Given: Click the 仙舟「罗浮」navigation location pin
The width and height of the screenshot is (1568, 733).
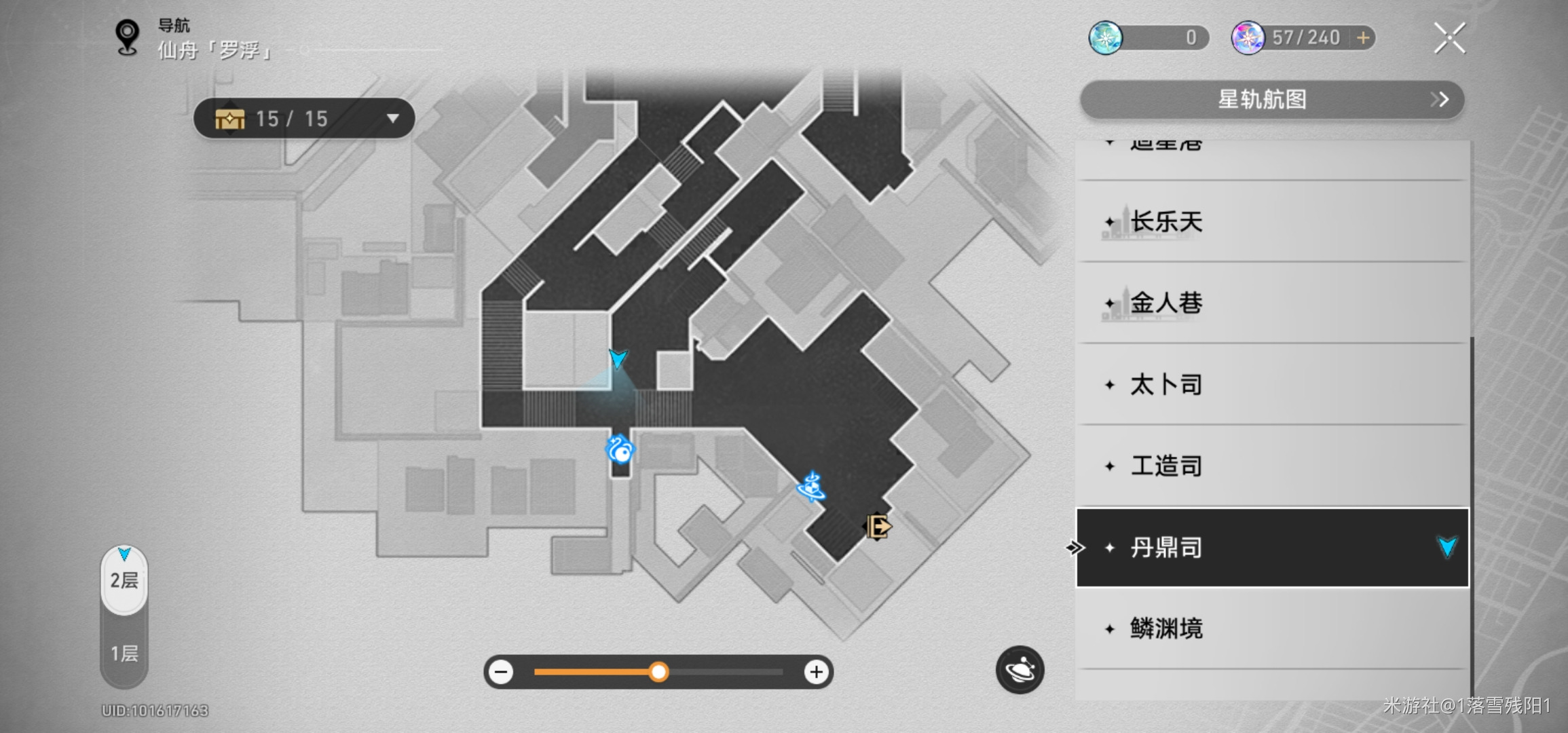Looking at the screenshot, I should pyautogui.click(x=127, y=37).
